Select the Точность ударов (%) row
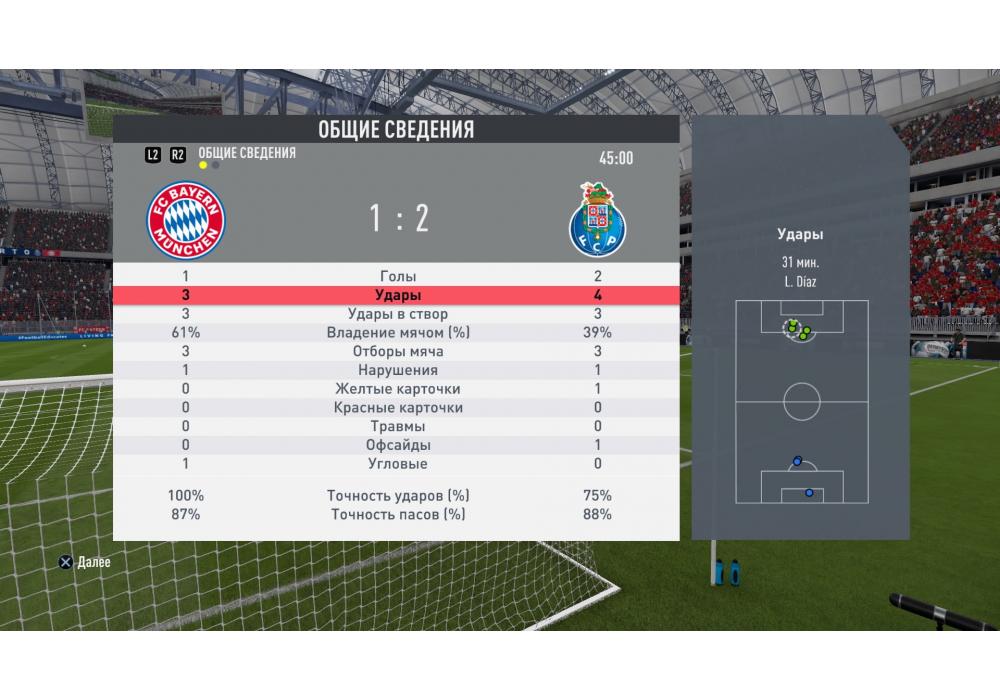This screenshot has height=700, width=1000. (x=397, y=495)
